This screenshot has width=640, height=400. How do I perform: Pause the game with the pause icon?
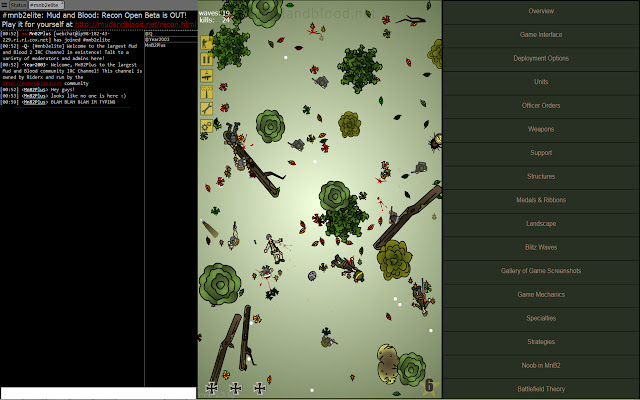pyautogui.click(x=208, y=59)
